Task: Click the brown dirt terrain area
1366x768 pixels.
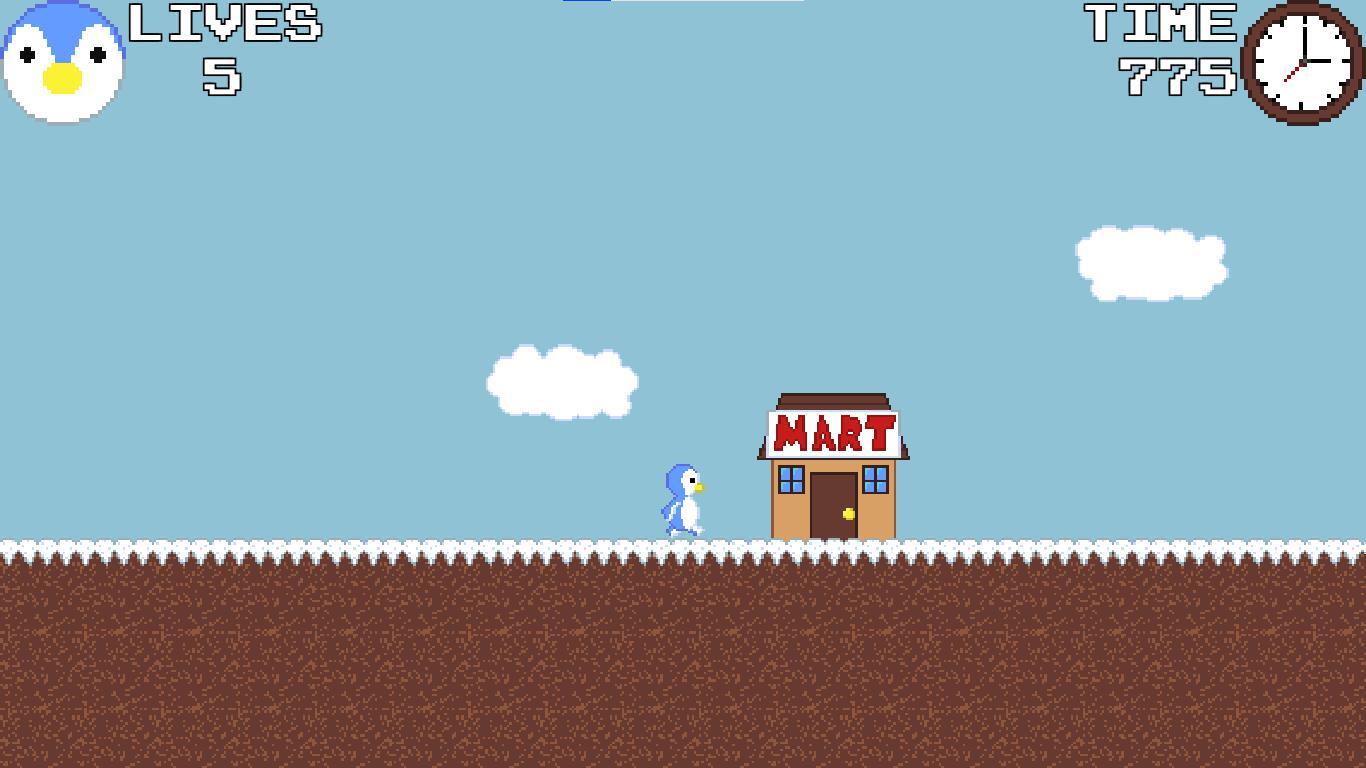Action: (400, 650)
